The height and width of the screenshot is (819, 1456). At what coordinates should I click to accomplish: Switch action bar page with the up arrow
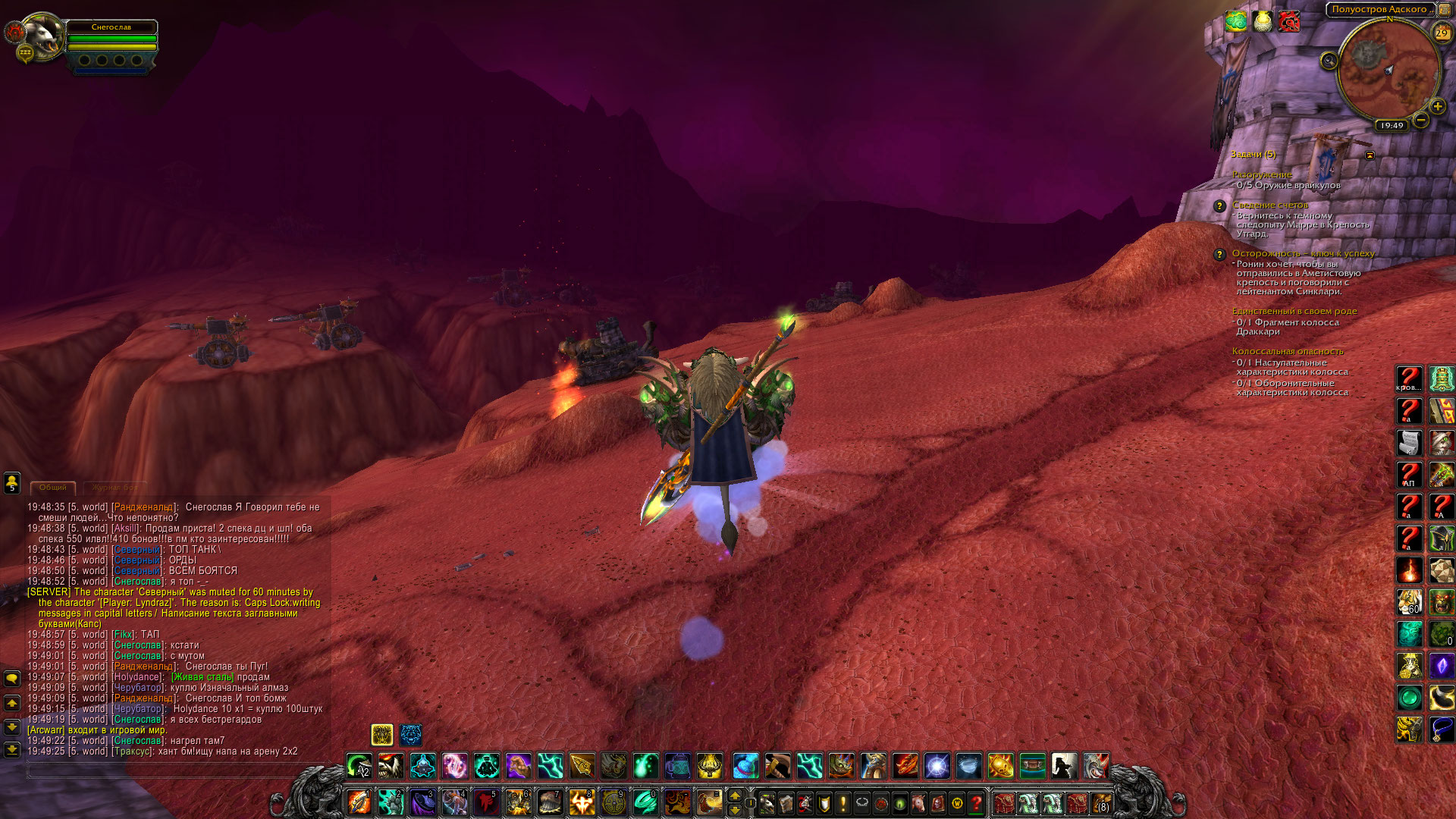coord(734,795)
